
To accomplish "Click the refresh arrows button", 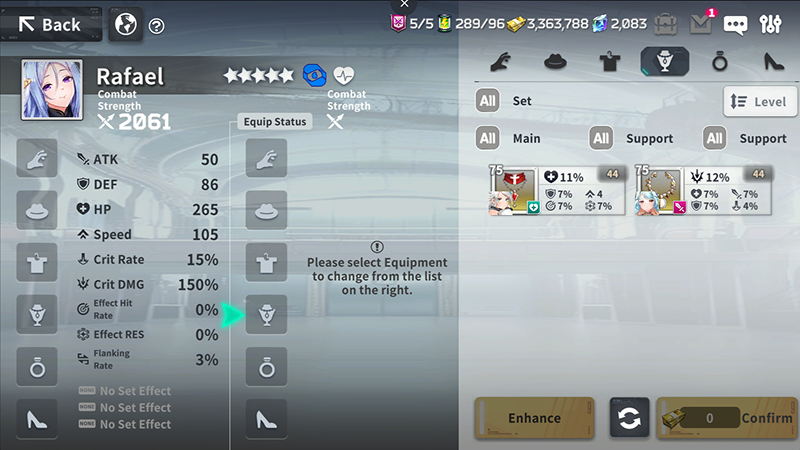I will click(629, 418).
